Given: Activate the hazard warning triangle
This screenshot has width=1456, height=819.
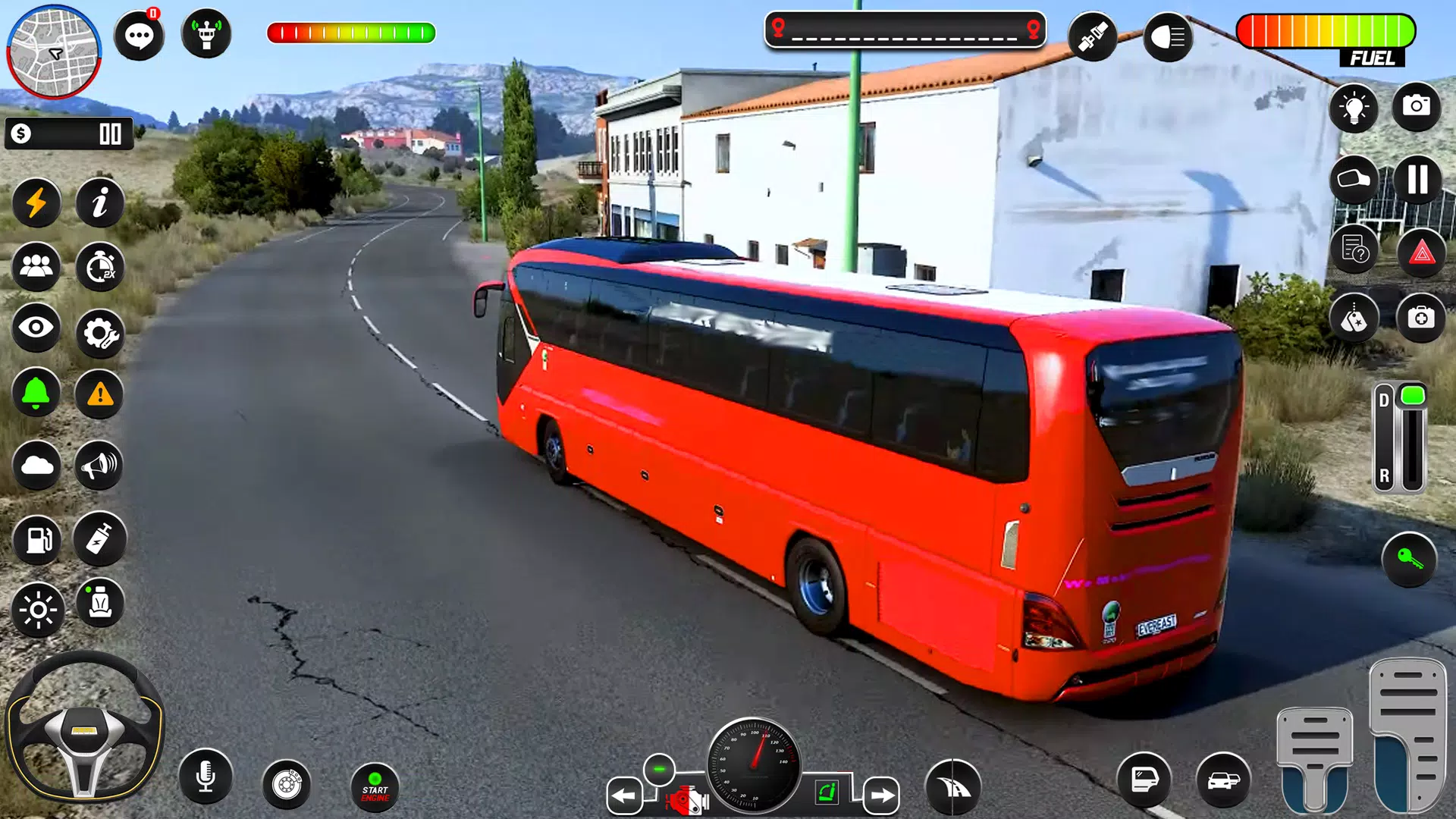Looking at the screenshot, I should (1422, 253).
